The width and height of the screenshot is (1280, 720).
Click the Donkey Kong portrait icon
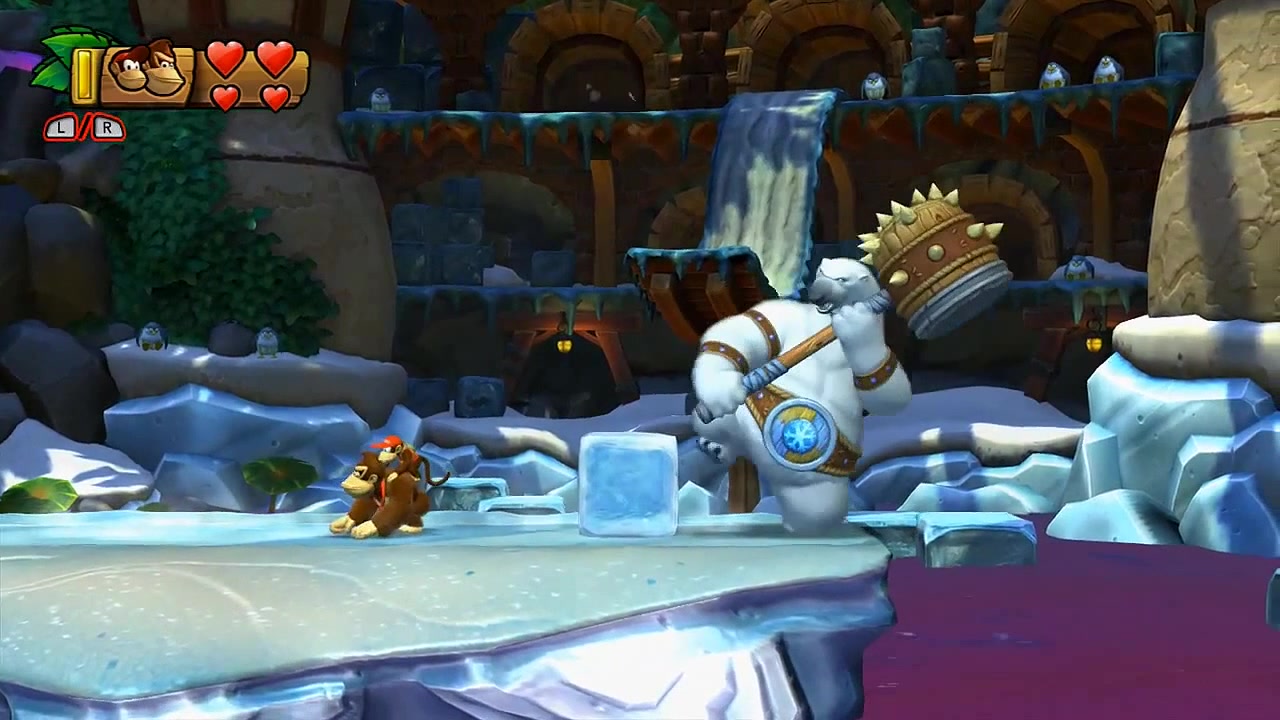[x=143, y=73]
